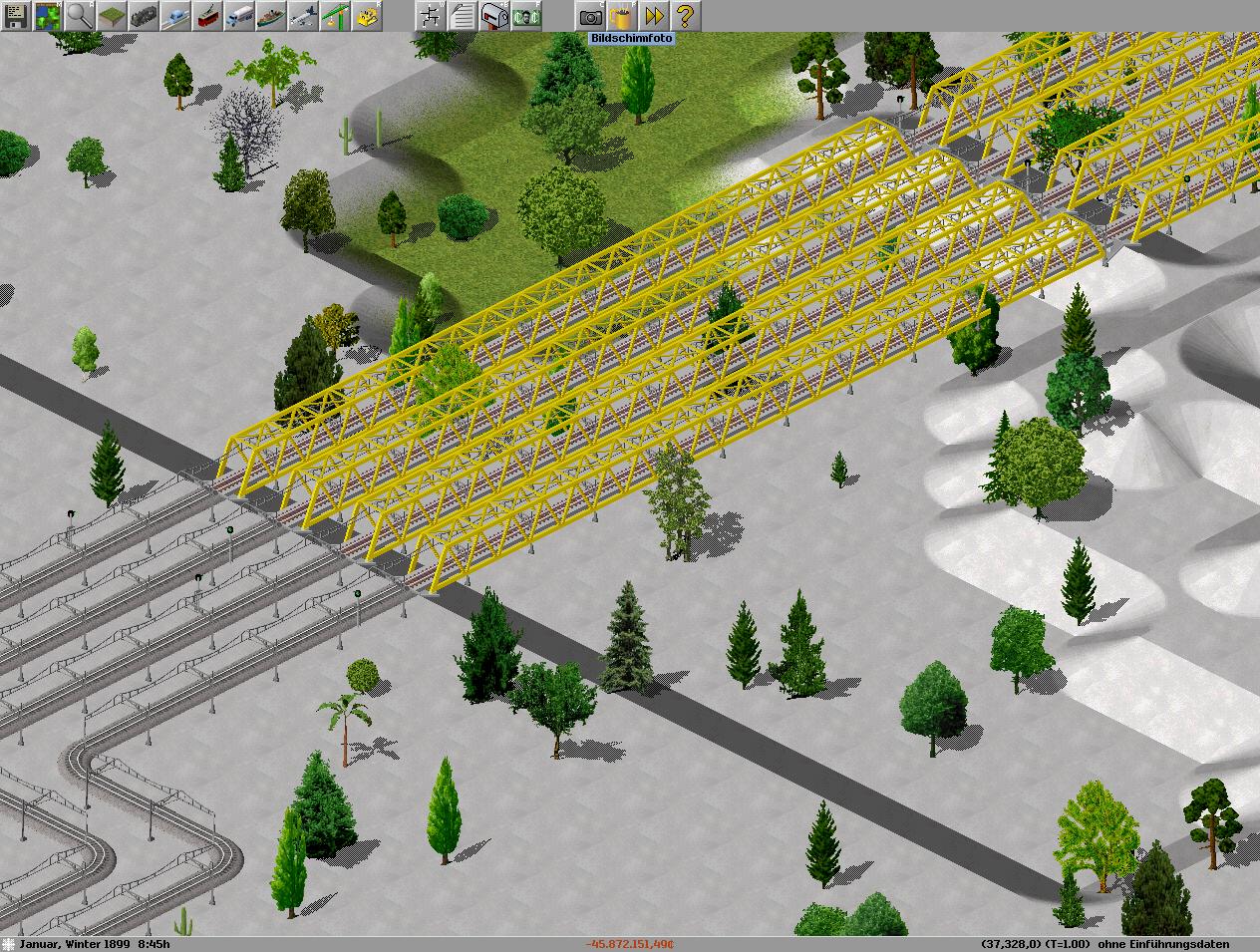This screenshot has height=952, width=1260.
Task: Open the minimap from the toolbar
Action: click(48, 15)
